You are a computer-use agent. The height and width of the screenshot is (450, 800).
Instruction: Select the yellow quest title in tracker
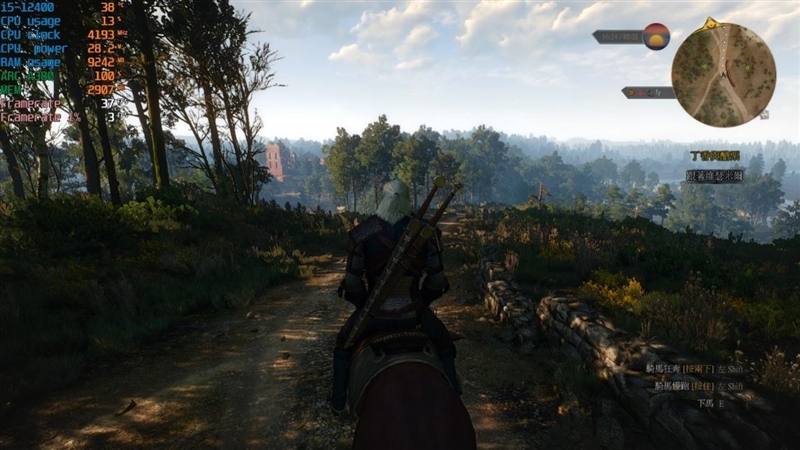[715, 156]
